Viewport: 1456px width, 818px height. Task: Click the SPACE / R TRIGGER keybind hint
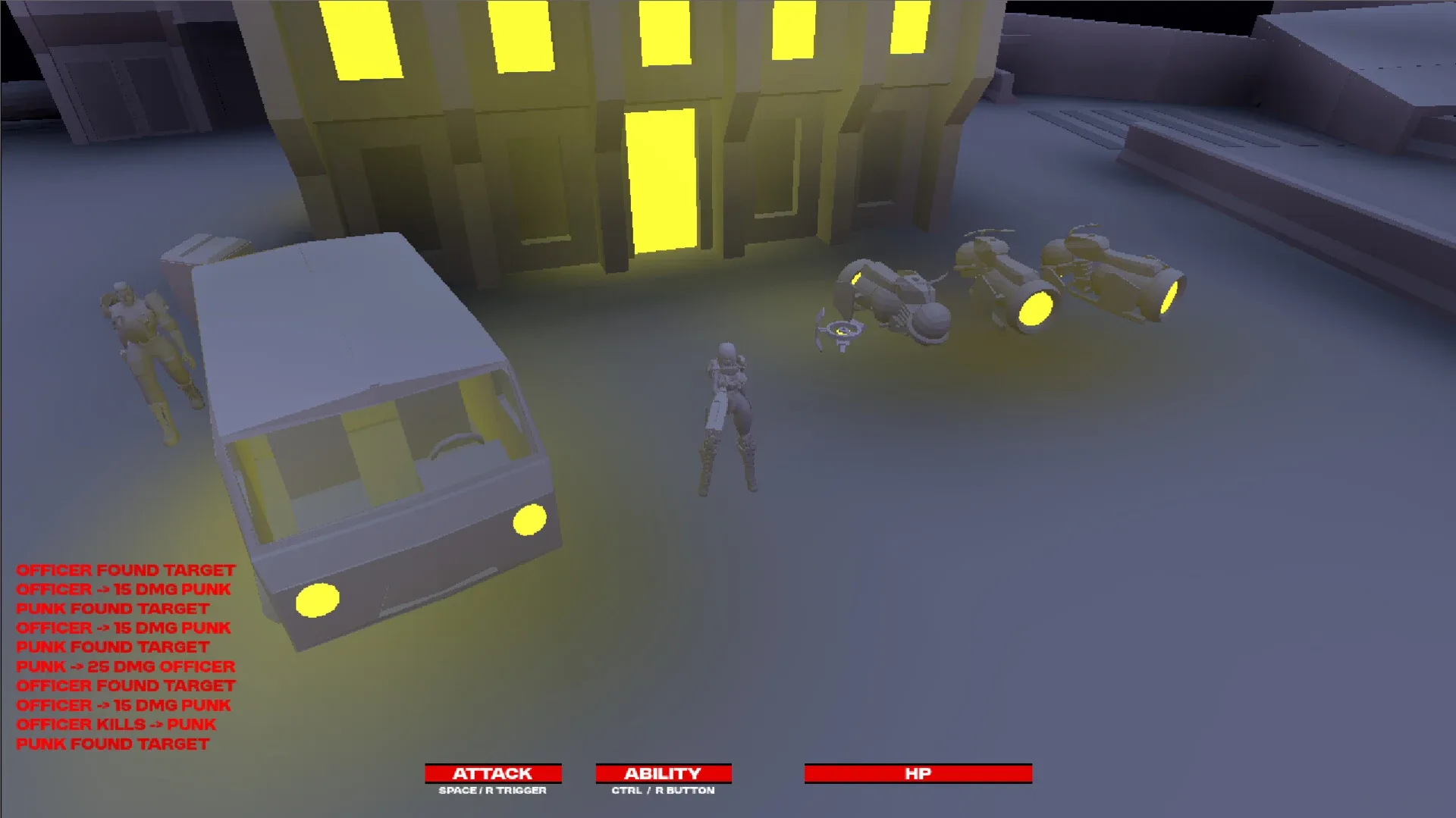(491, 791)
